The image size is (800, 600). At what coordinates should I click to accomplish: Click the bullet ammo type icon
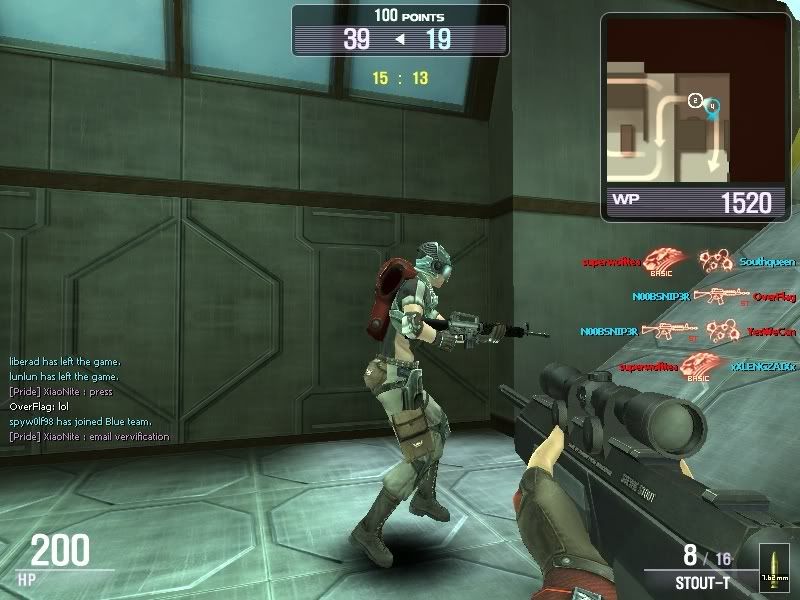tap(770, 564)
